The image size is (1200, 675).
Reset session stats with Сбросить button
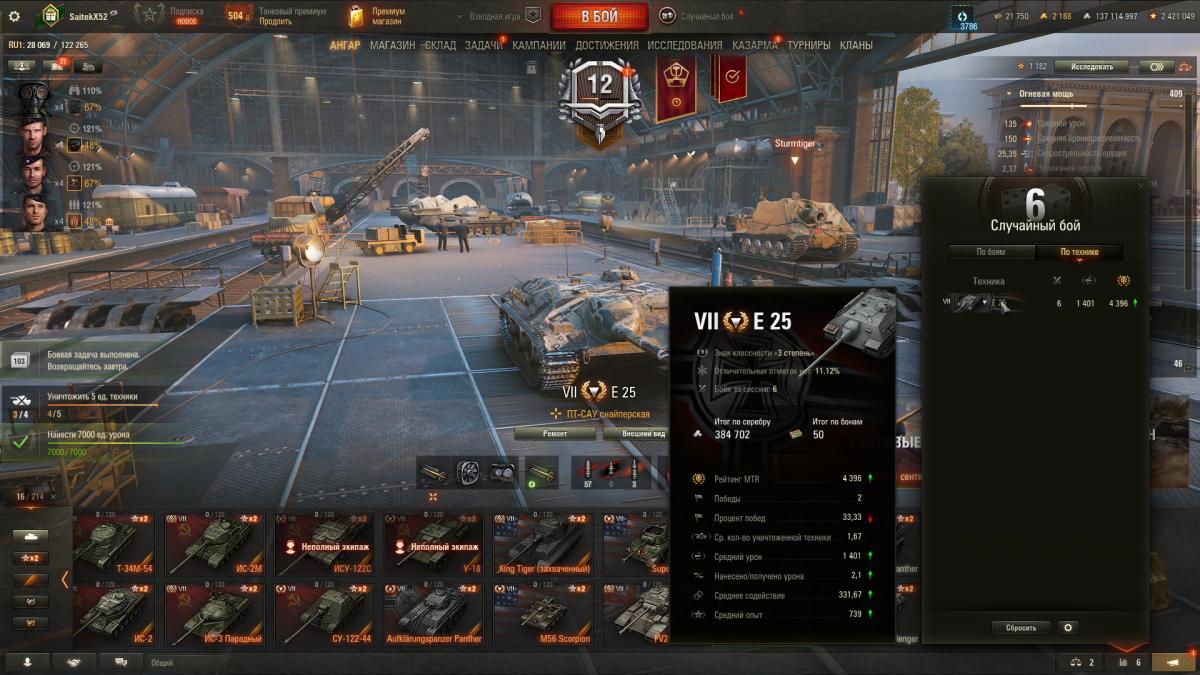[x=1021, y=628]
